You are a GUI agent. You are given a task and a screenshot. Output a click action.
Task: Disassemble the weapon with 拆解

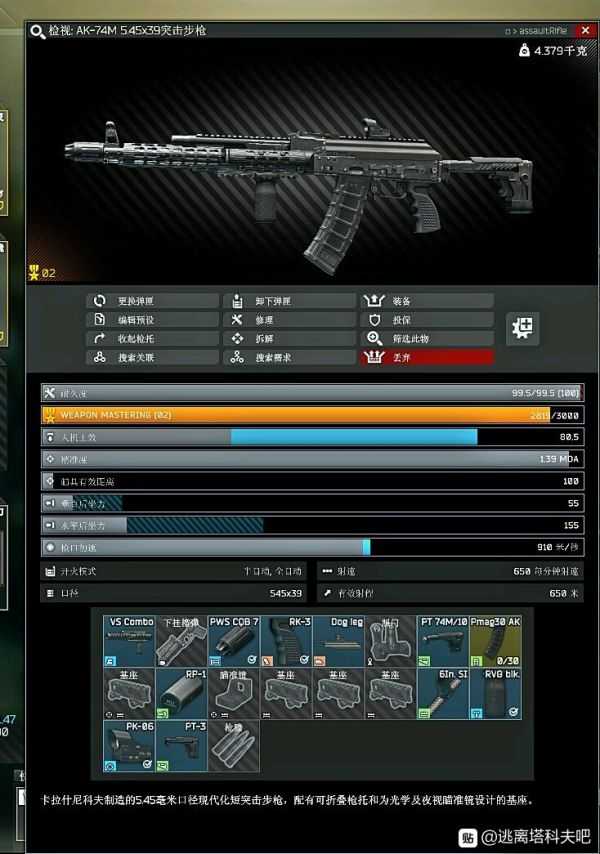pyautogui.click(x=289, y=339)
